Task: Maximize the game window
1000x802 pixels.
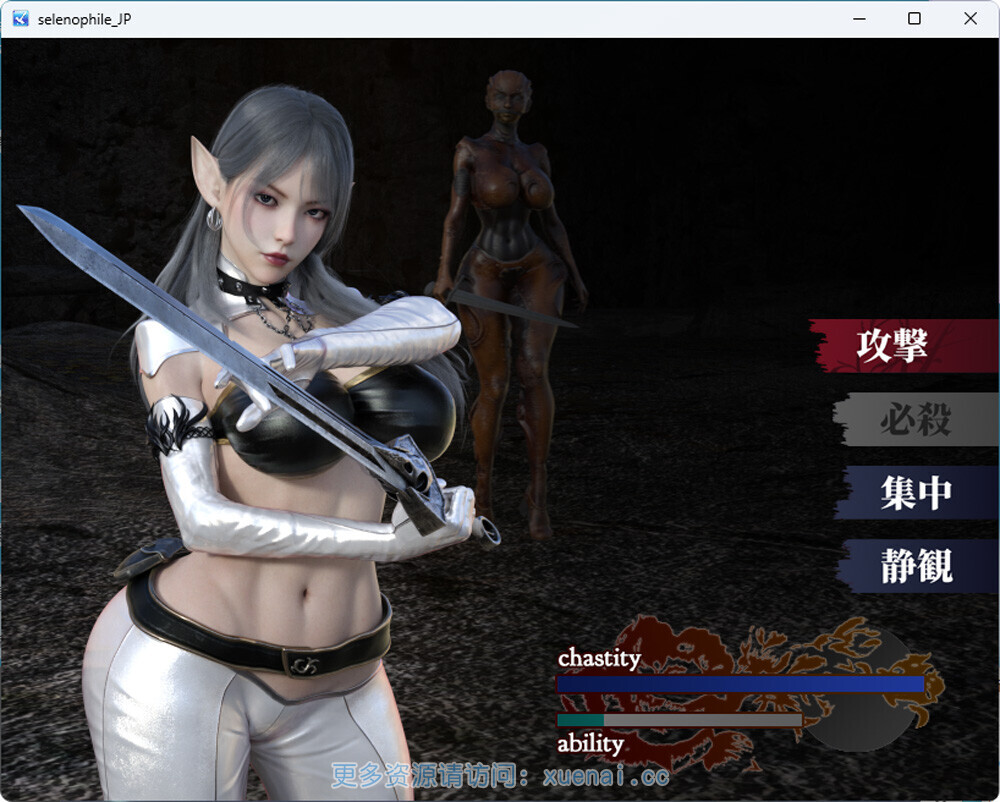Action: click(x=914, y=19)
